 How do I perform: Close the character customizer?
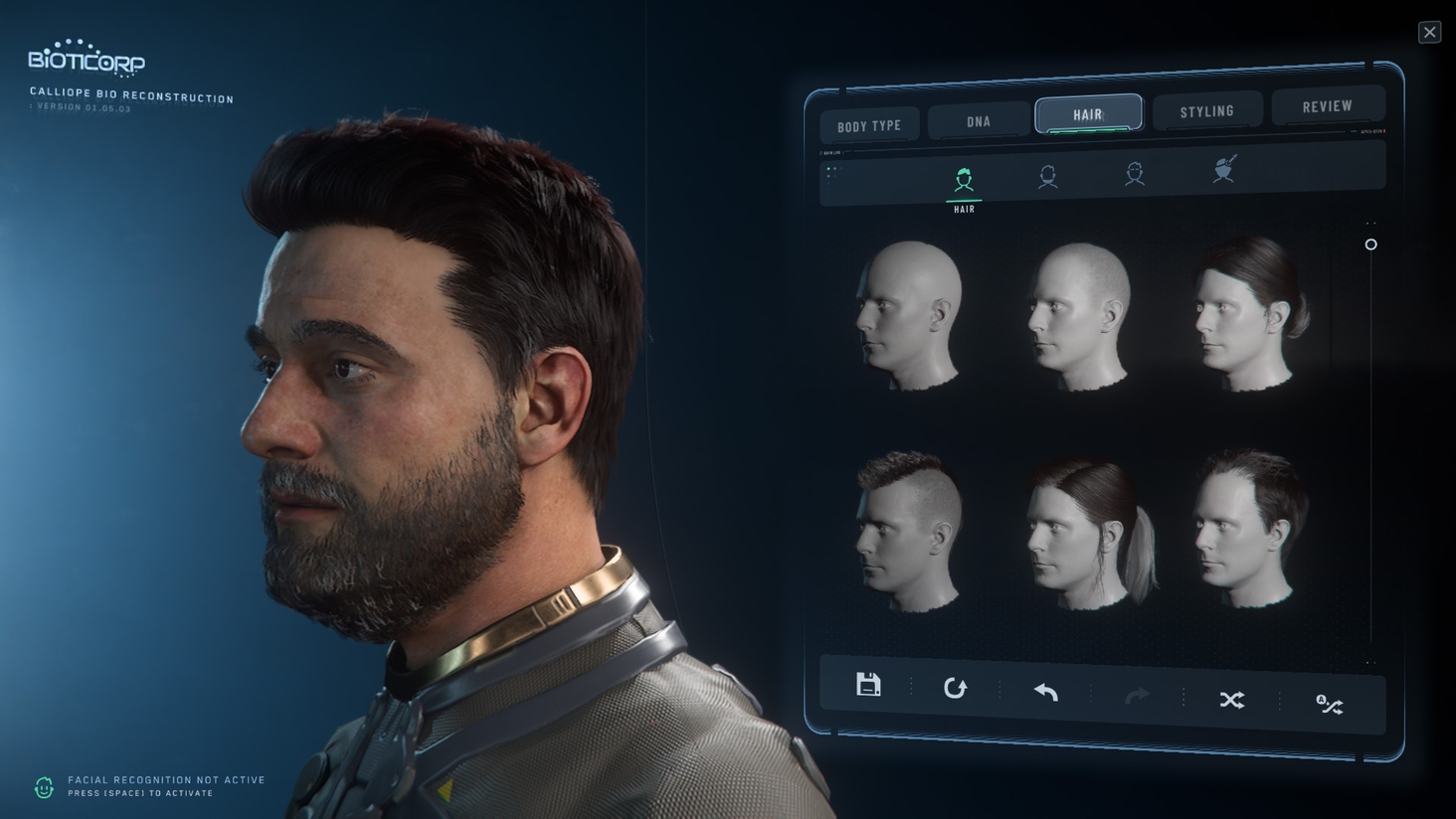point(1429,32)
